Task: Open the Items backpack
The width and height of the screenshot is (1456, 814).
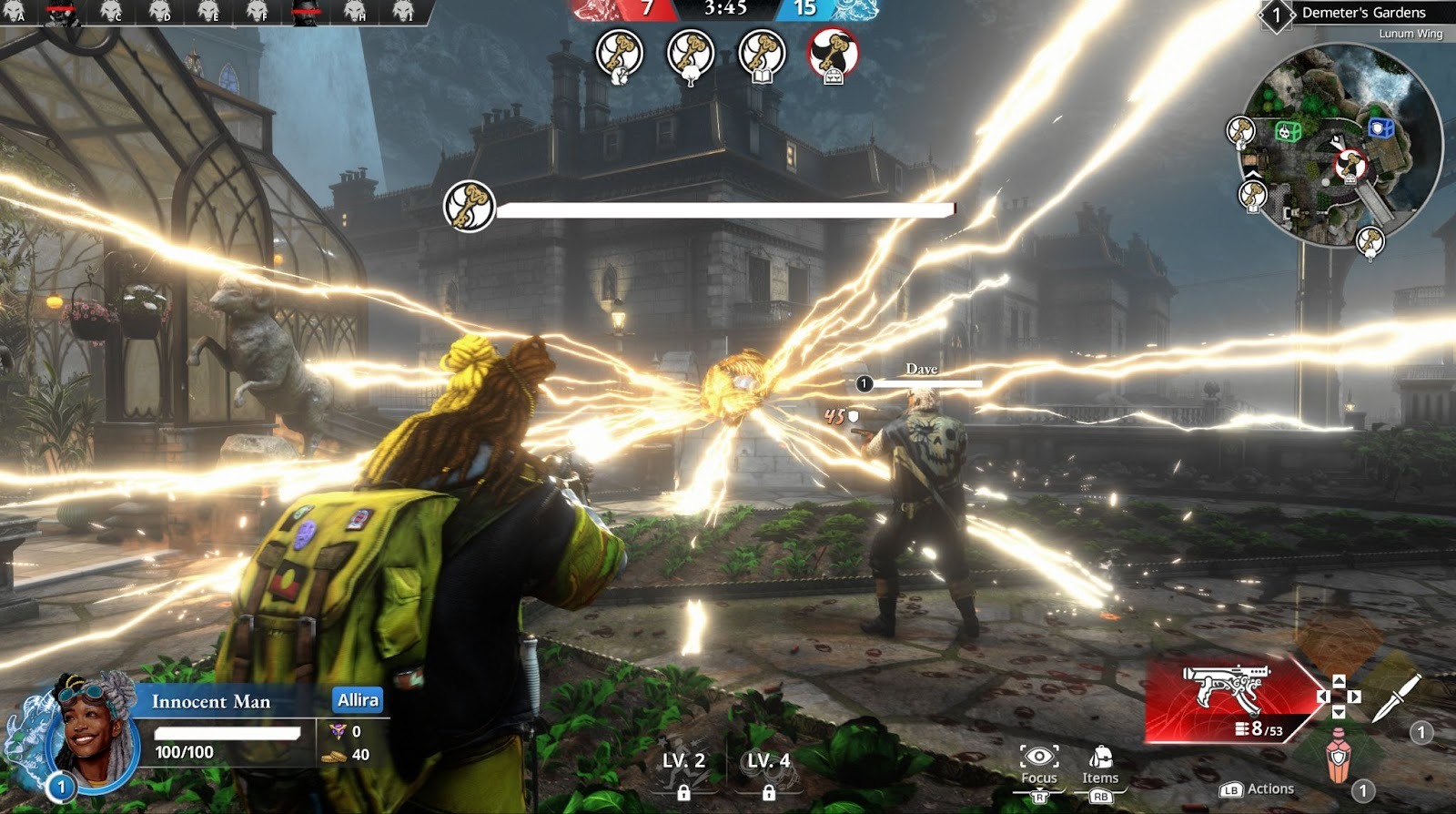Action: (1100, 758)
